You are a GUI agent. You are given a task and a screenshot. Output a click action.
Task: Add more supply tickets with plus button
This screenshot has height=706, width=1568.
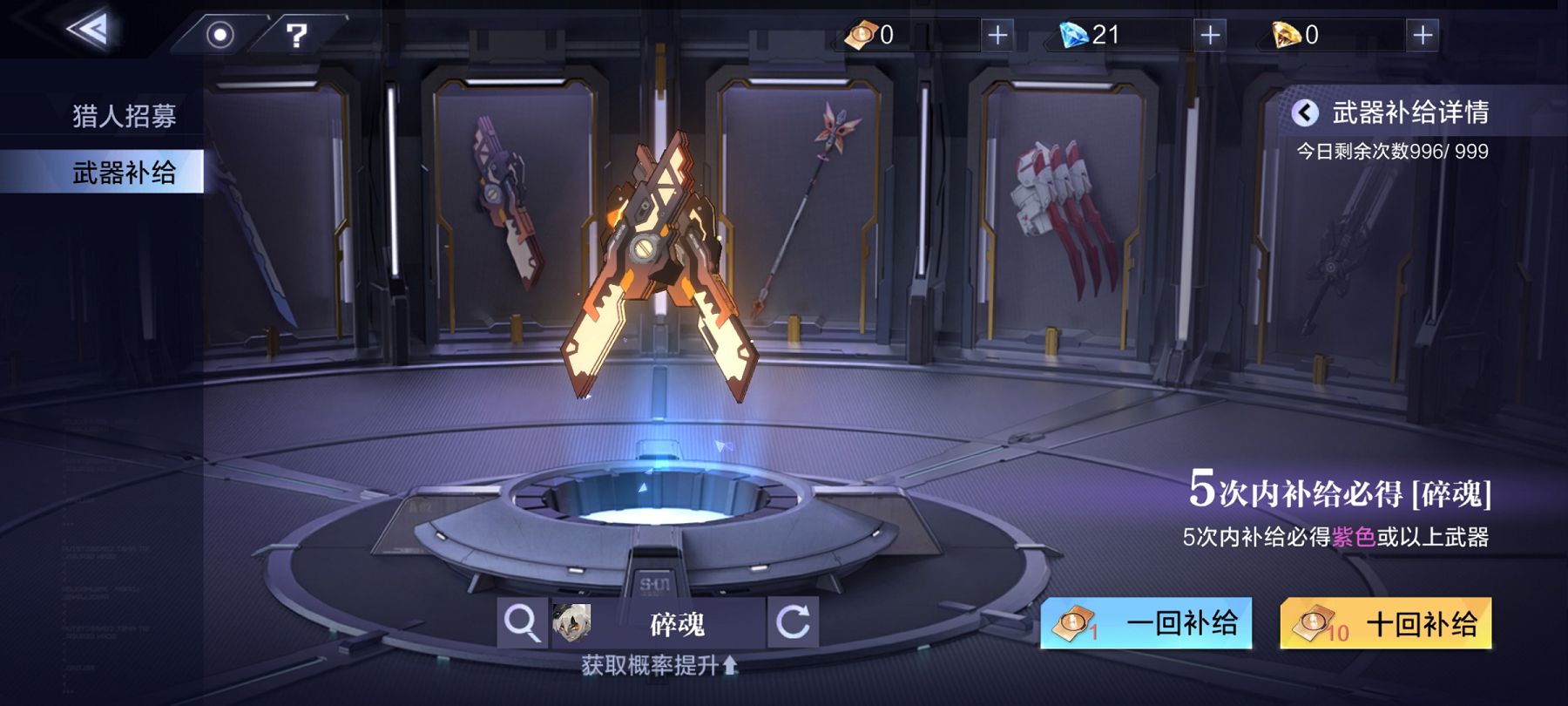(x=997, y=35)
